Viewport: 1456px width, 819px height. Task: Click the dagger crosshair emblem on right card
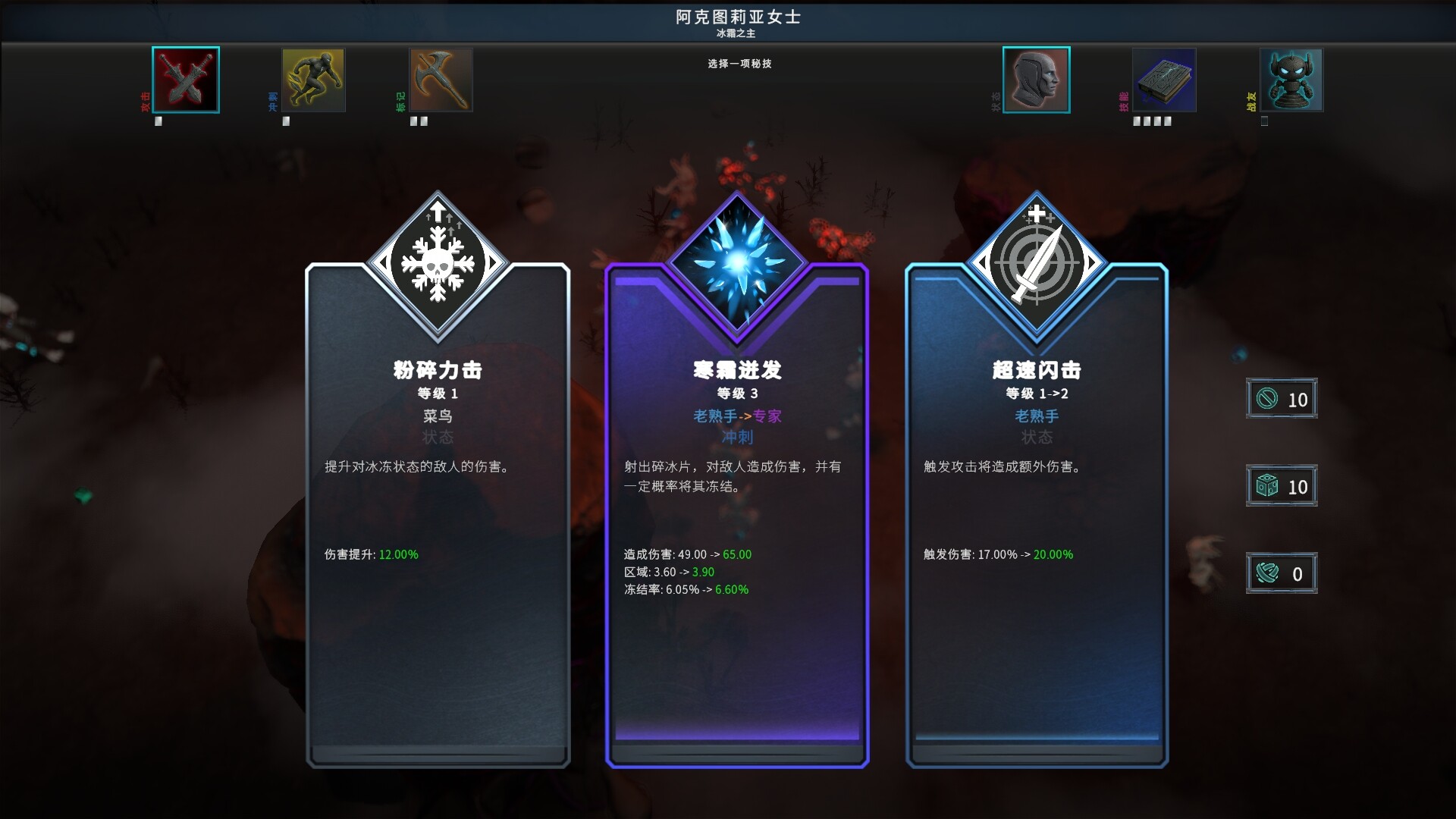[1036, 262]
